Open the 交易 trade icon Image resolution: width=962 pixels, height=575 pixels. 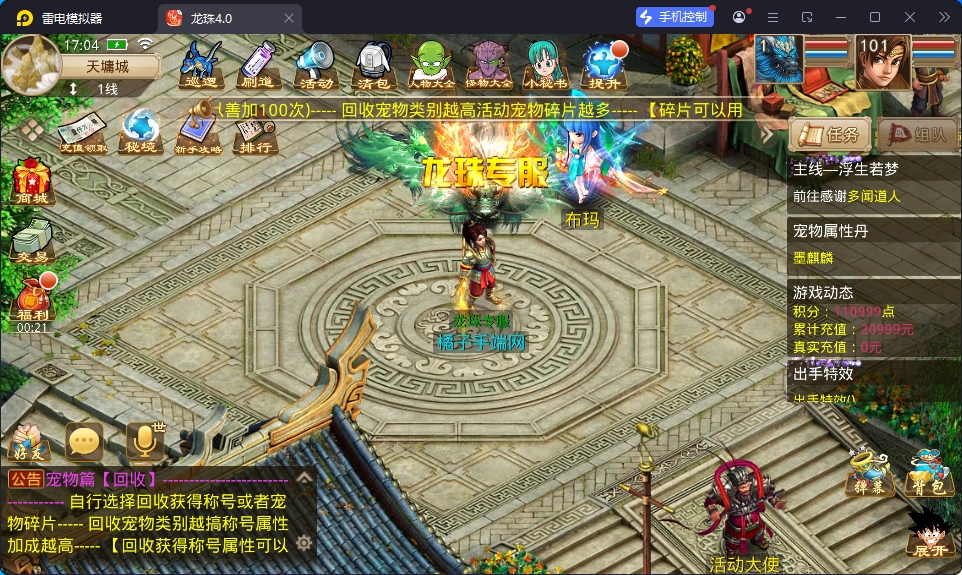pyautogui.click(x=30, y=240)
